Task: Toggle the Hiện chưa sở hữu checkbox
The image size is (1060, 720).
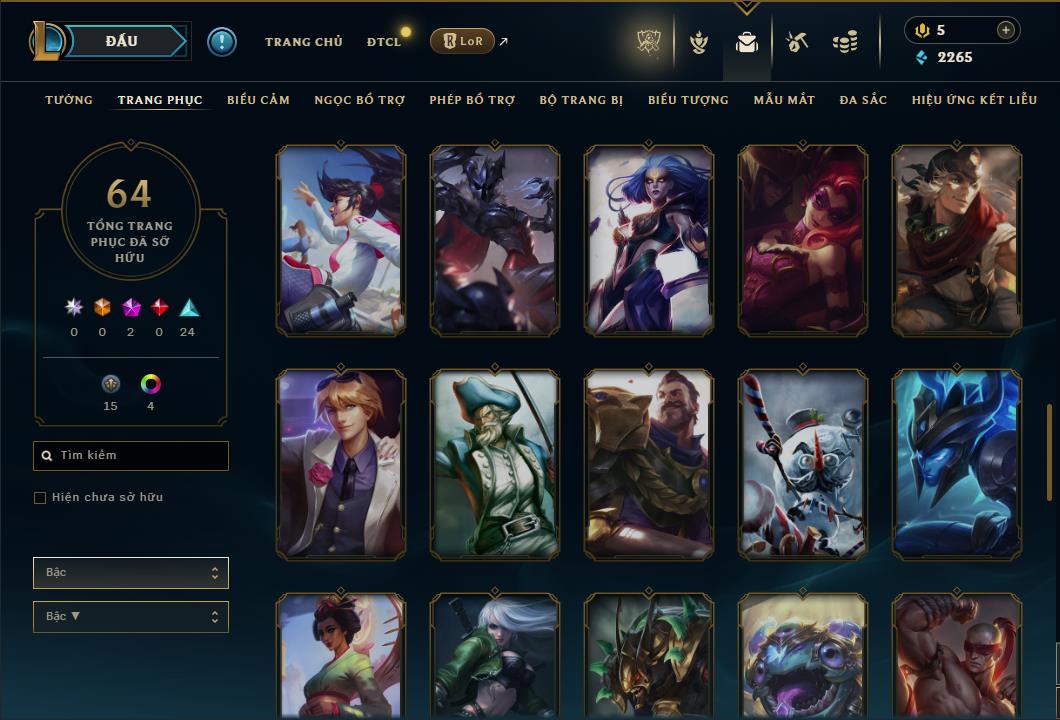Action: (40, 498)
